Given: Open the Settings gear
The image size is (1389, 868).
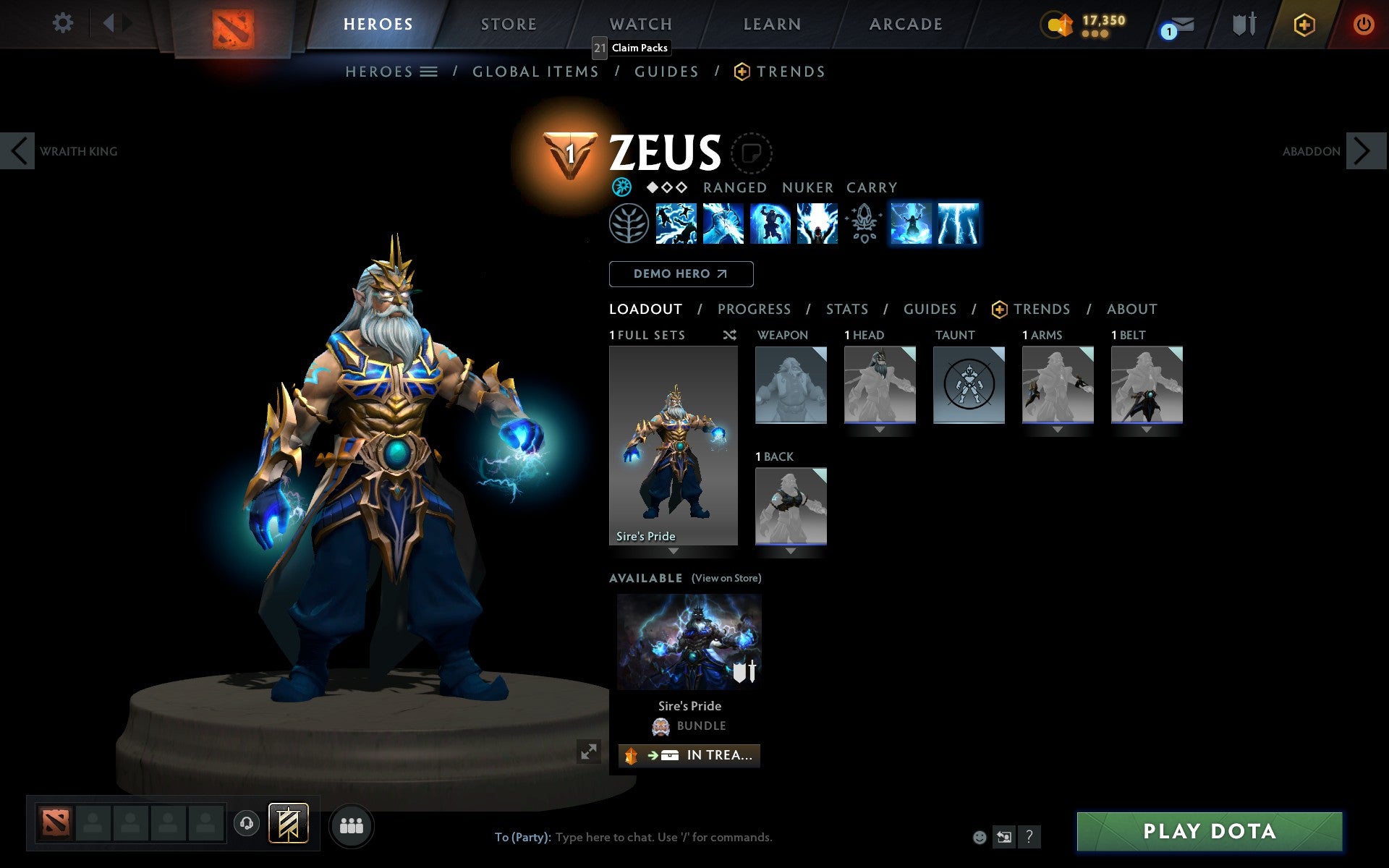Looking at the screenshot, I should 64,23.
